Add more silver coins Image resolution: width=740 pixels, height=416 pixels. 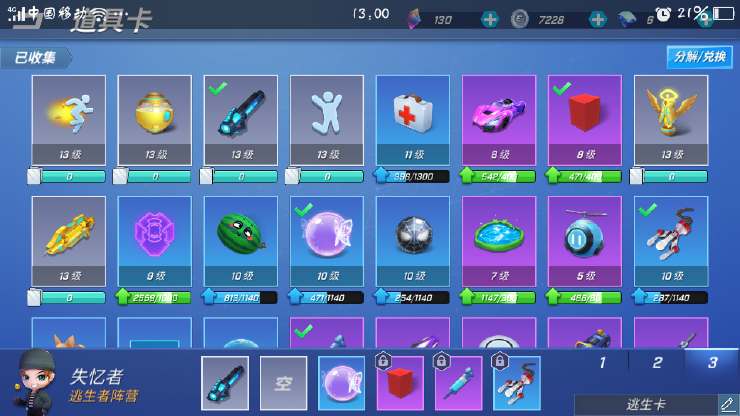click(597, 19)
